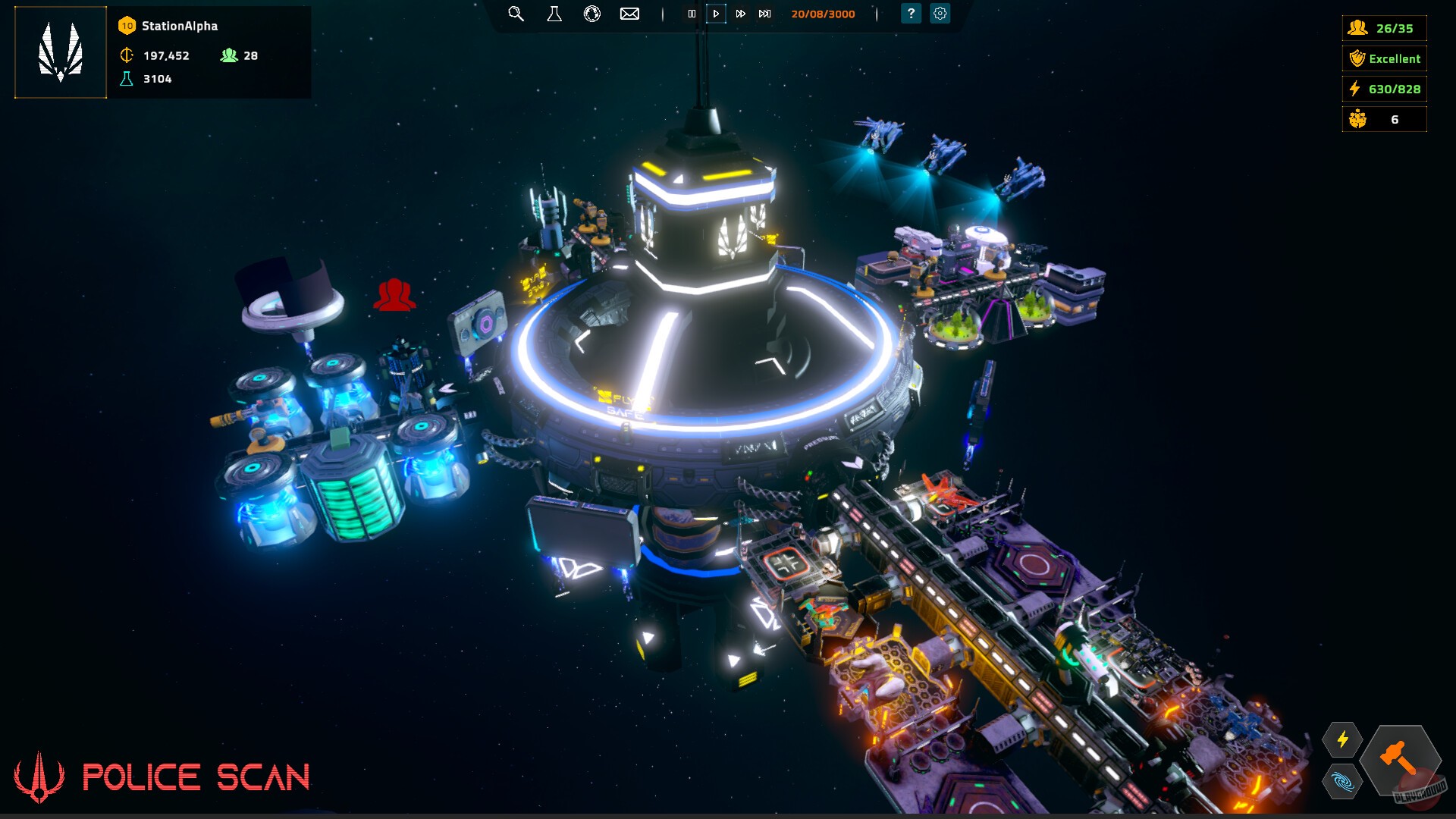Enable normal game speed
The image size is (1456, 819).
pos(716,14)
